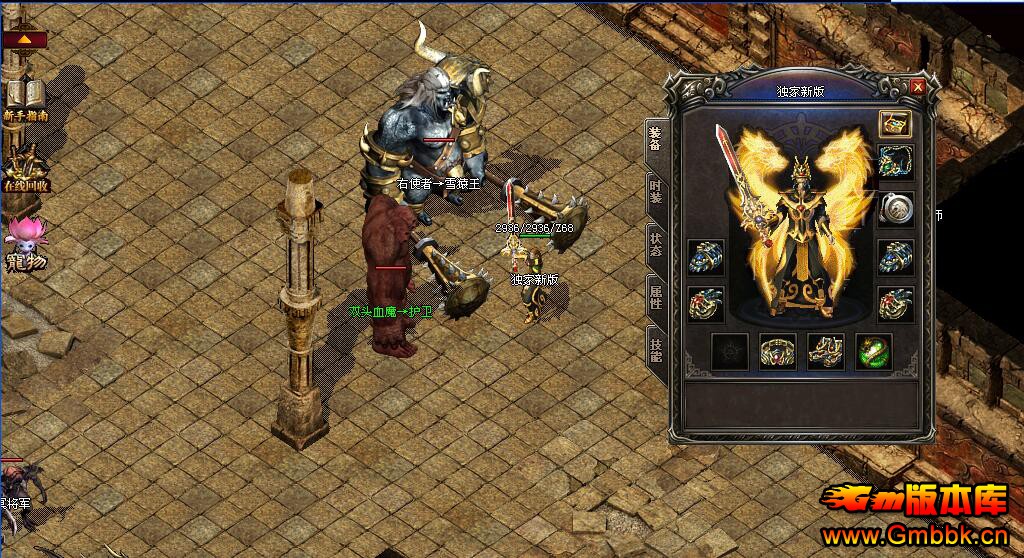The width and height of the screenshot is (1024, 558).
Task: Select the silver medal equipment slot
Action: (895, 209)
